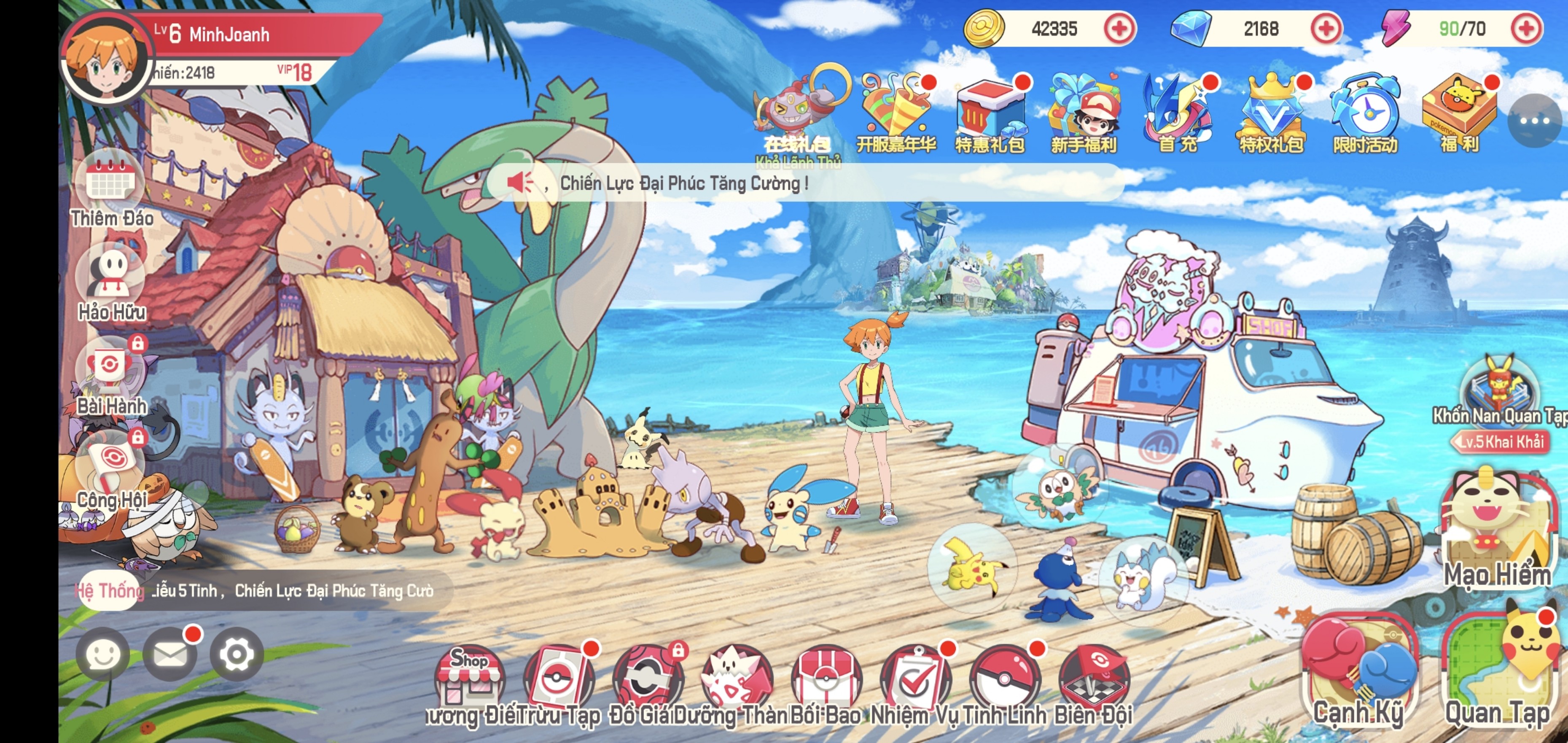This screenshot has width=1568, height=743.
Task: Open the smiley face chat button
Action: click(x=102, y=654)
